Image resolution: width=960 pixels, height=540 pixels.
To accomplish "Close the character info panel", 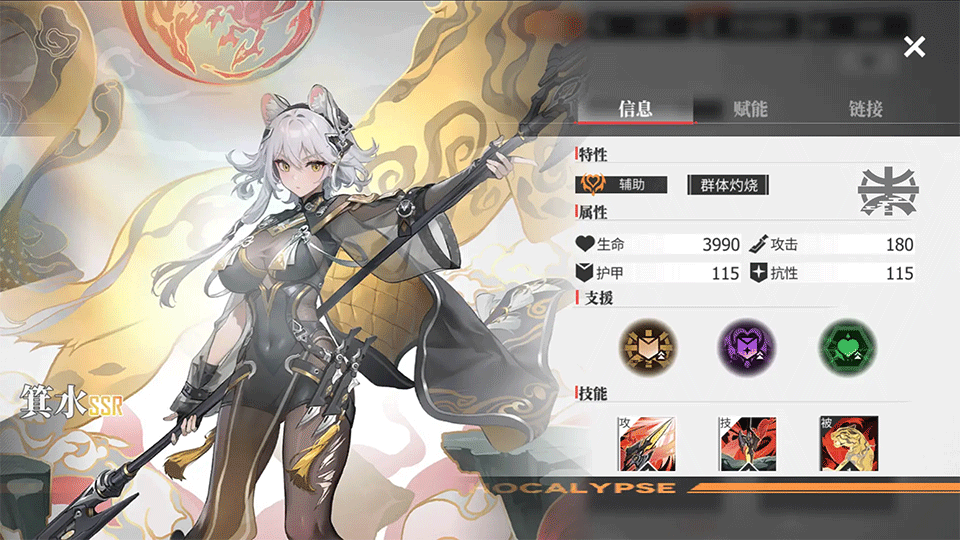I will 914,46.
